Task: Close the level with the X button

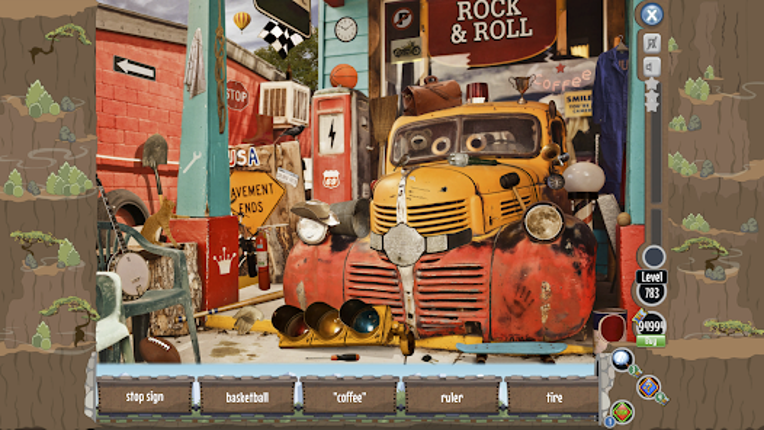Action: click(x=652, y=14)
